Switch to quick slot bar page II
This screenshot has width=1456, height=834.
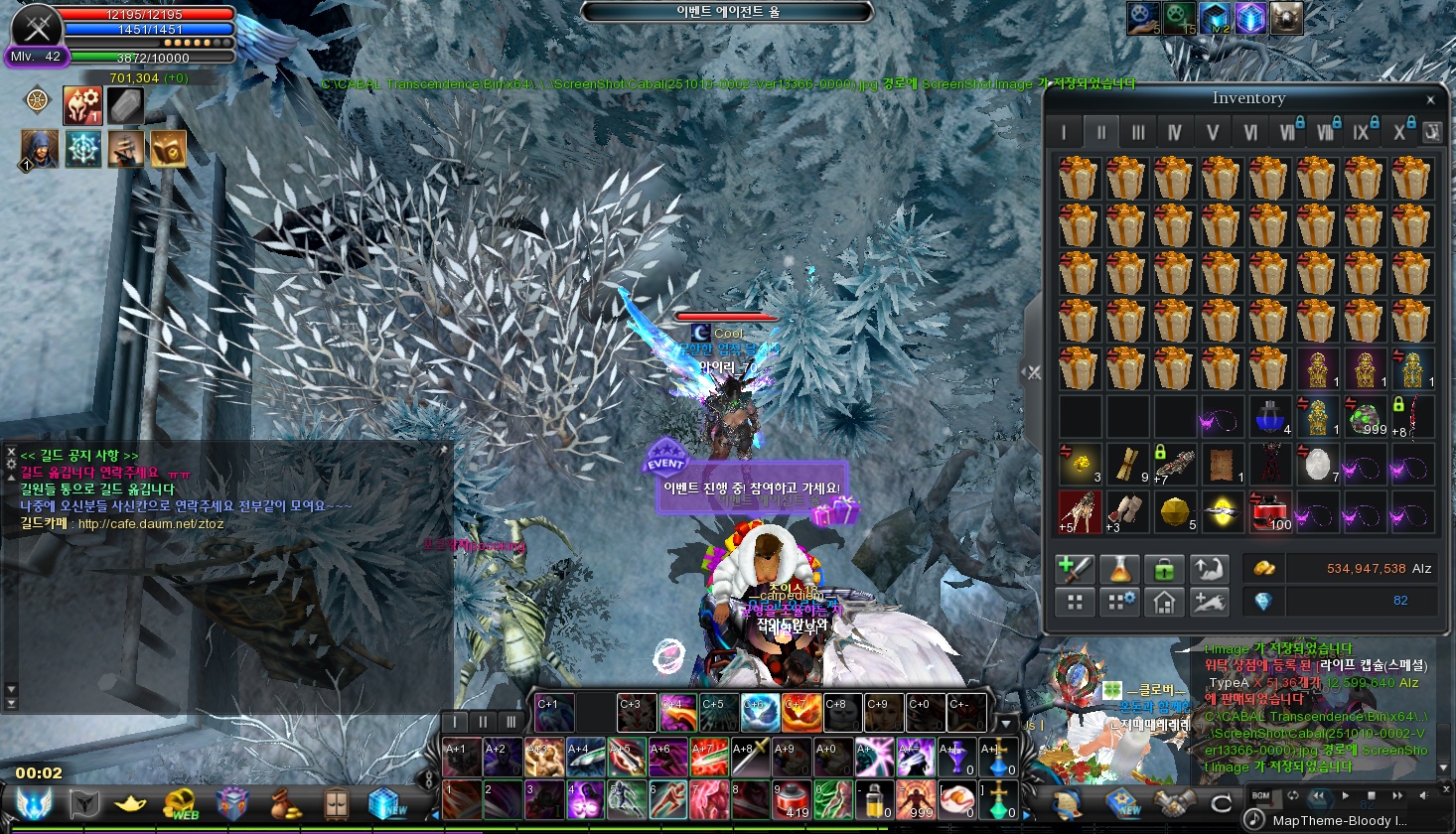483,722
